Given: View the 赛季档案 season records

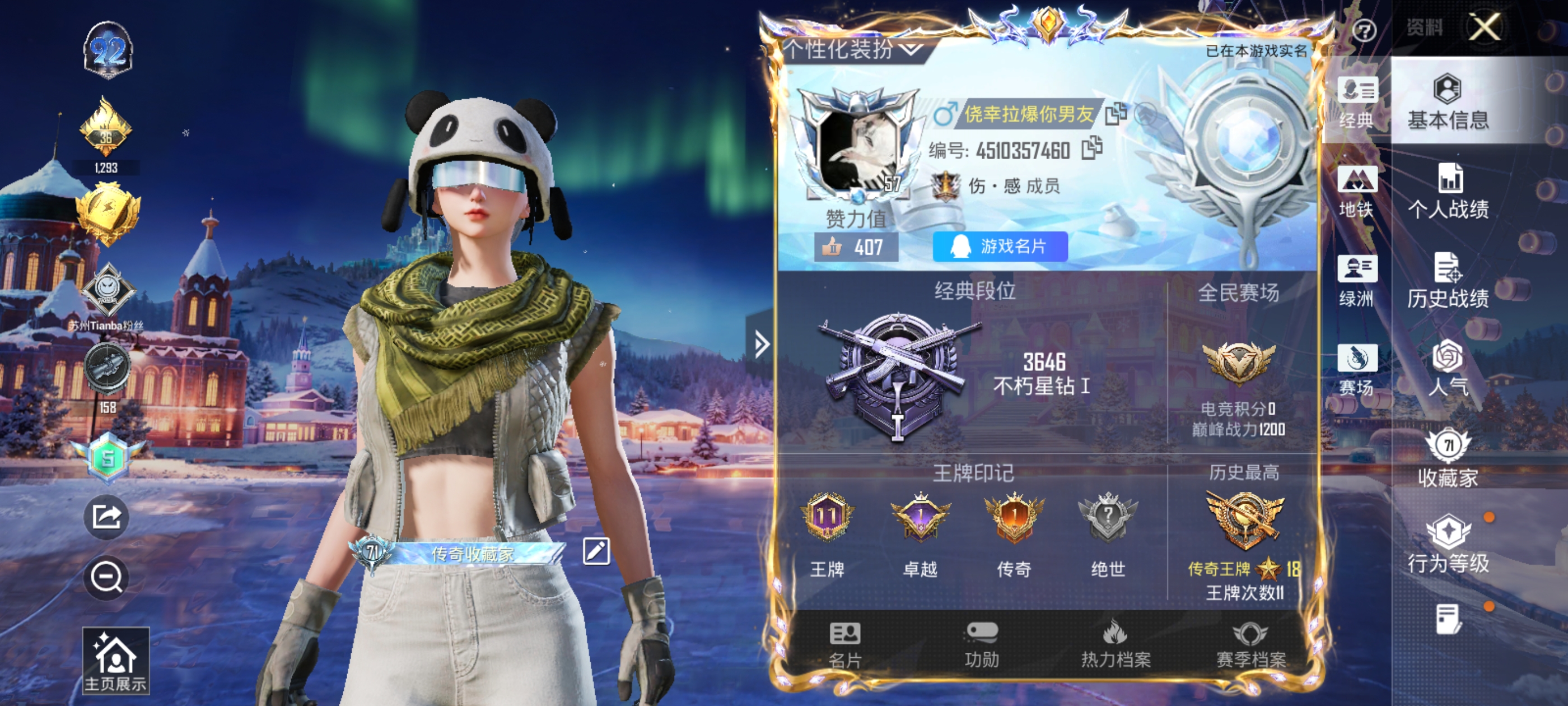Looking at the screenshot, I should tap(1250, 645).
